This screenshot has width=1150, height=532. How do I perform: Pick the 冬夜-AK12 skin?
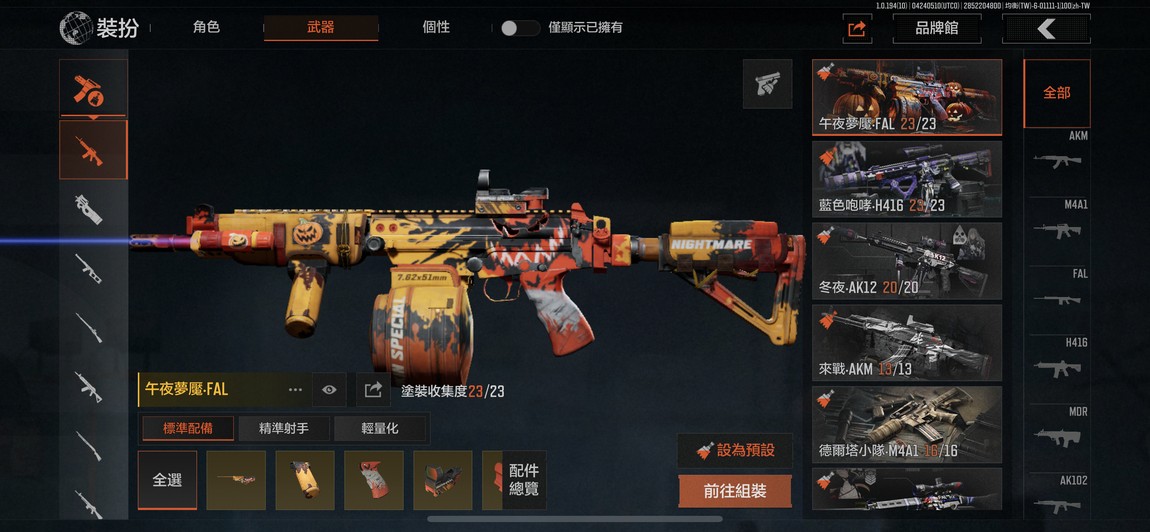(x=906, y=260)
